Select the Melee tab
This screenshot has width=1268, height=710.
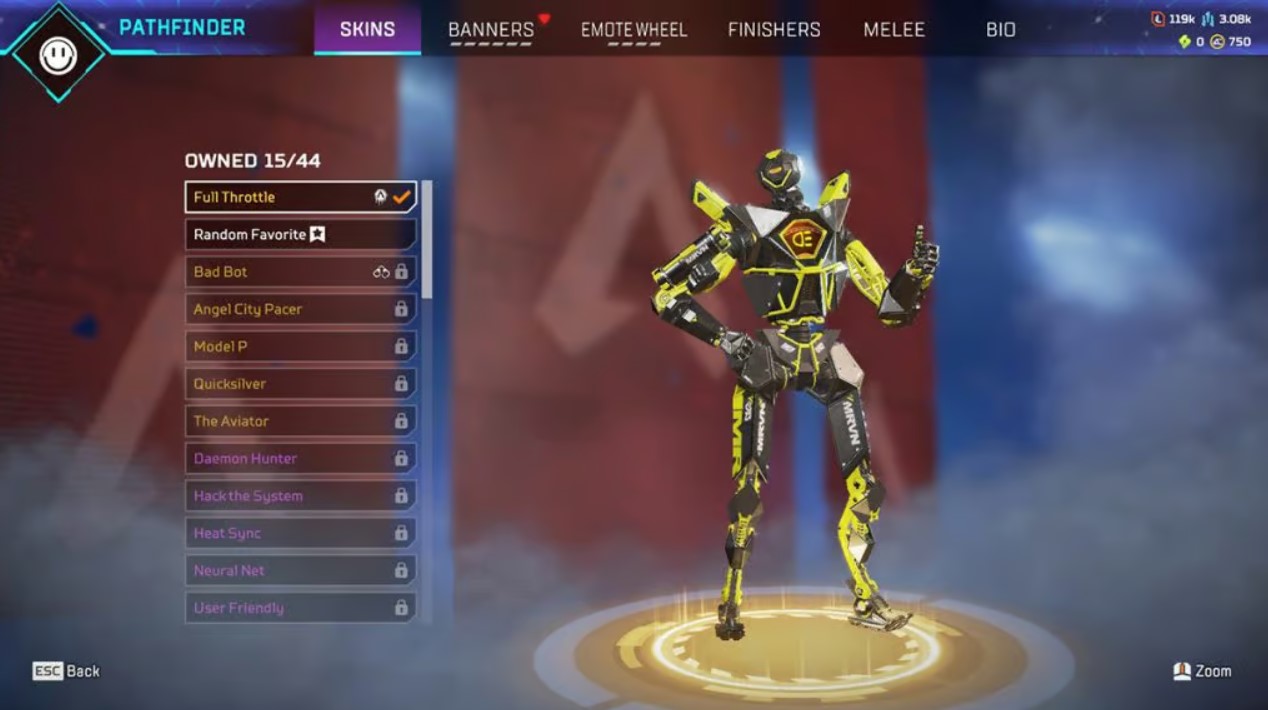(894, 29)
